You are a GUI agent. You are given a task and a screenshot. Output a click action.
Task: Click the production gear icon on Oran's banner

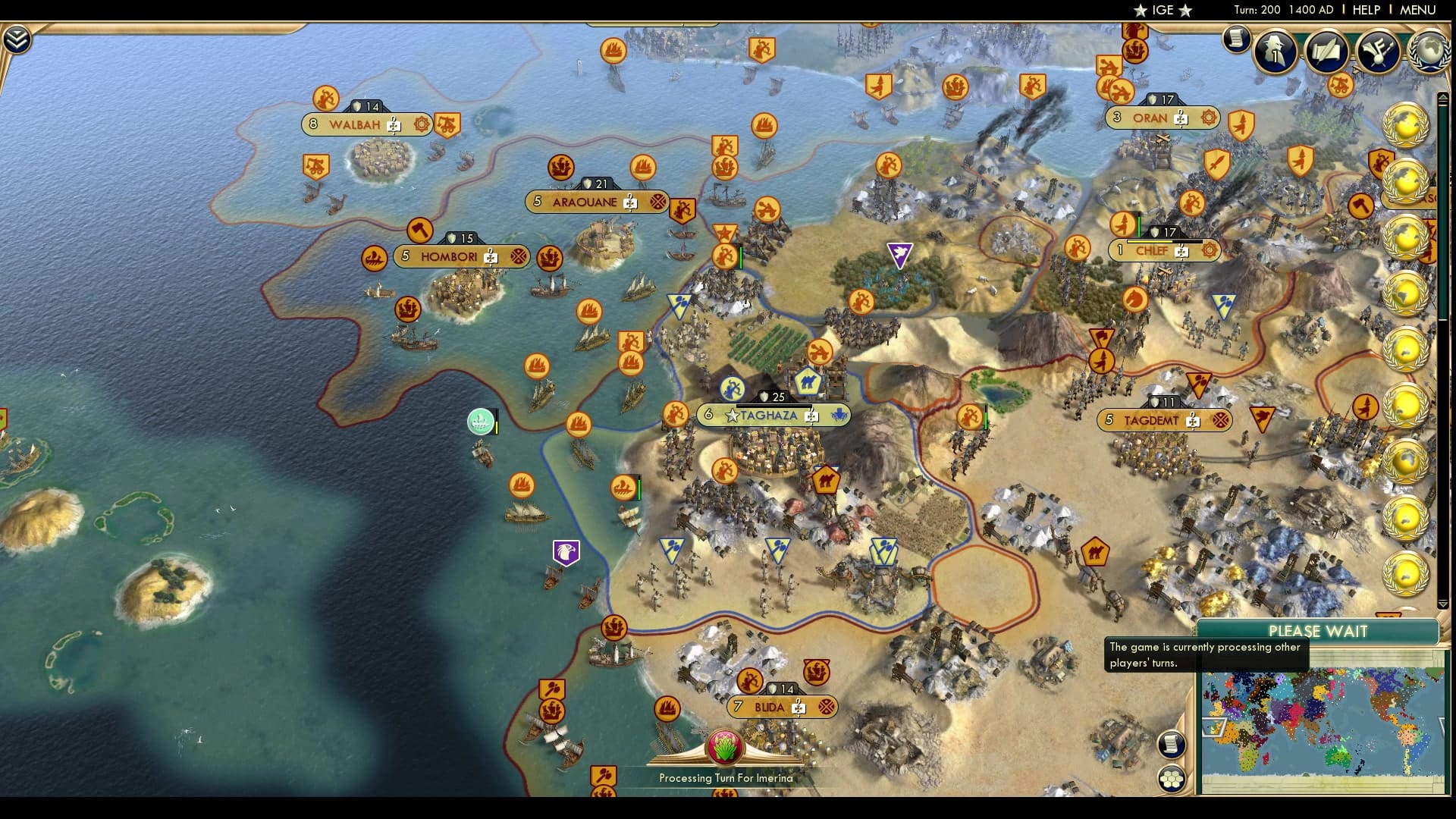pyautogui.click(x=1207, y=119)
